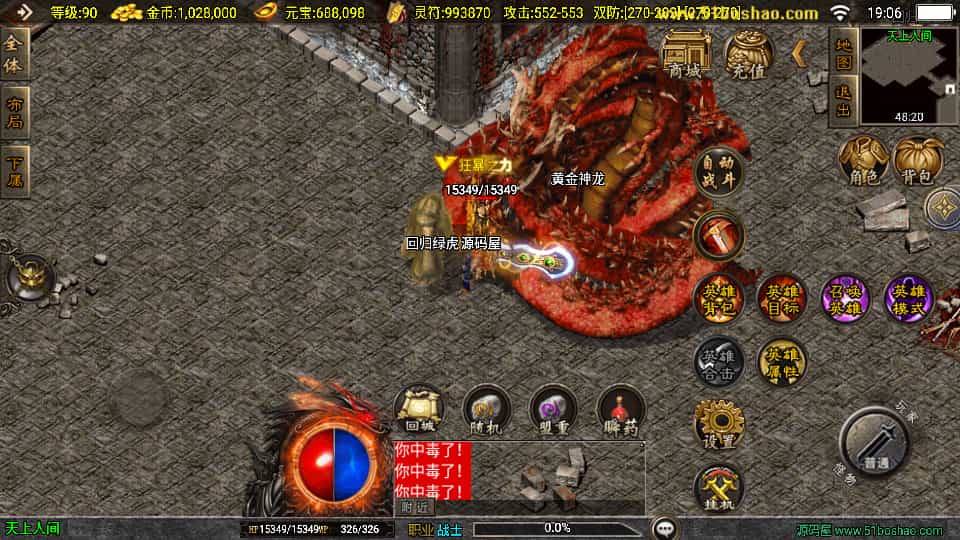
Task: Open the 充值 recharge screen
Action: tap(748, 53)
